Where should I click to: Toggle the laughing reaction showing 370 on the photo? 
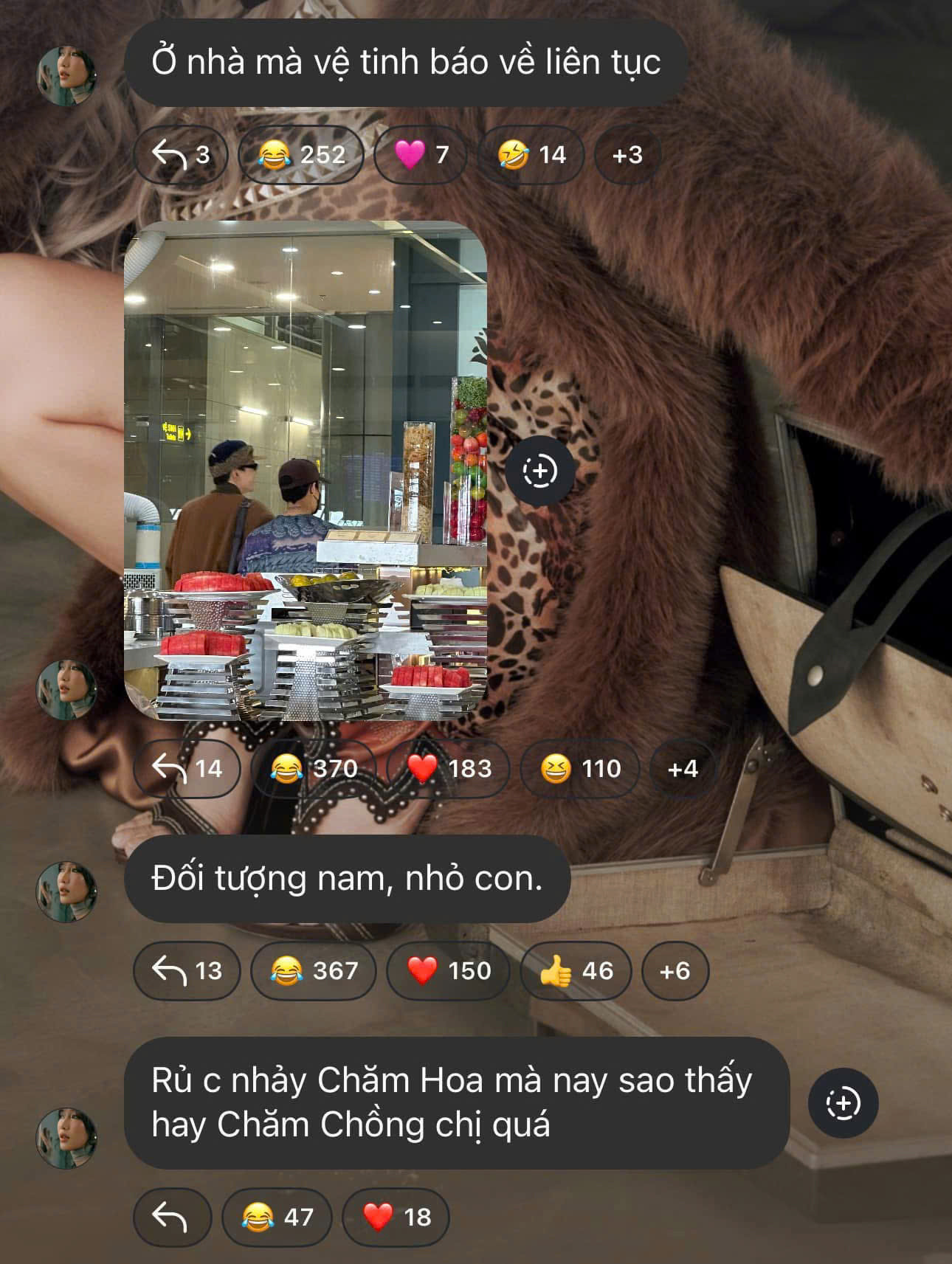(x=314, y=770)
